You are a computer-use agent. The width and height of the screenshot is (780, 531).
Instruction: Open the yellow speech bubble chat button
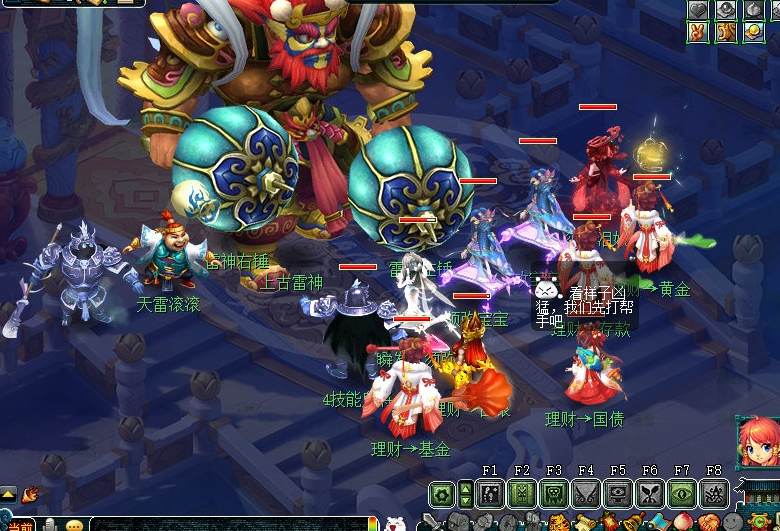(74, 525)
